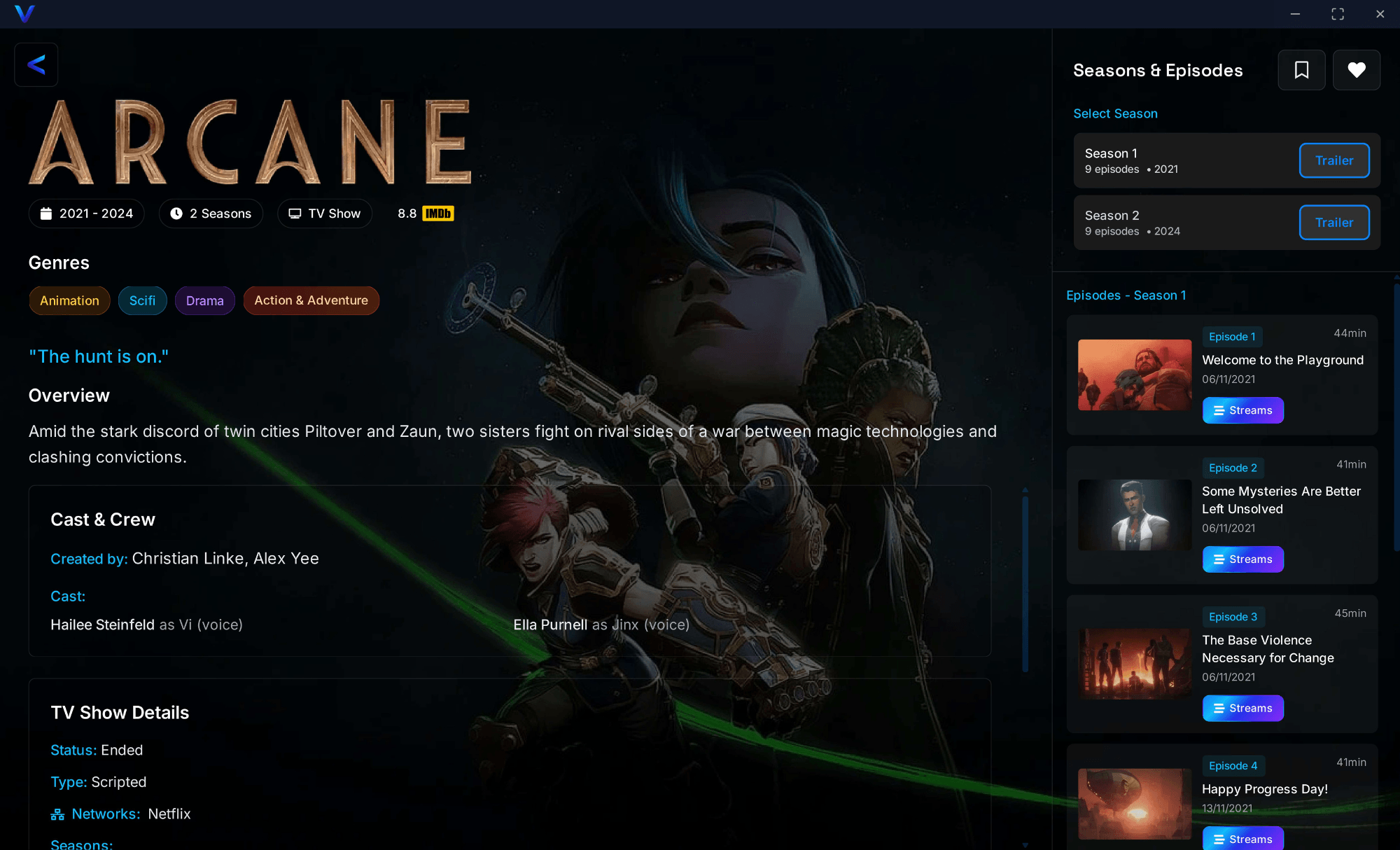Select the Action & Adventure genre tag
Viewport: 1400px width, 850px height.
[x=311, y=300]
